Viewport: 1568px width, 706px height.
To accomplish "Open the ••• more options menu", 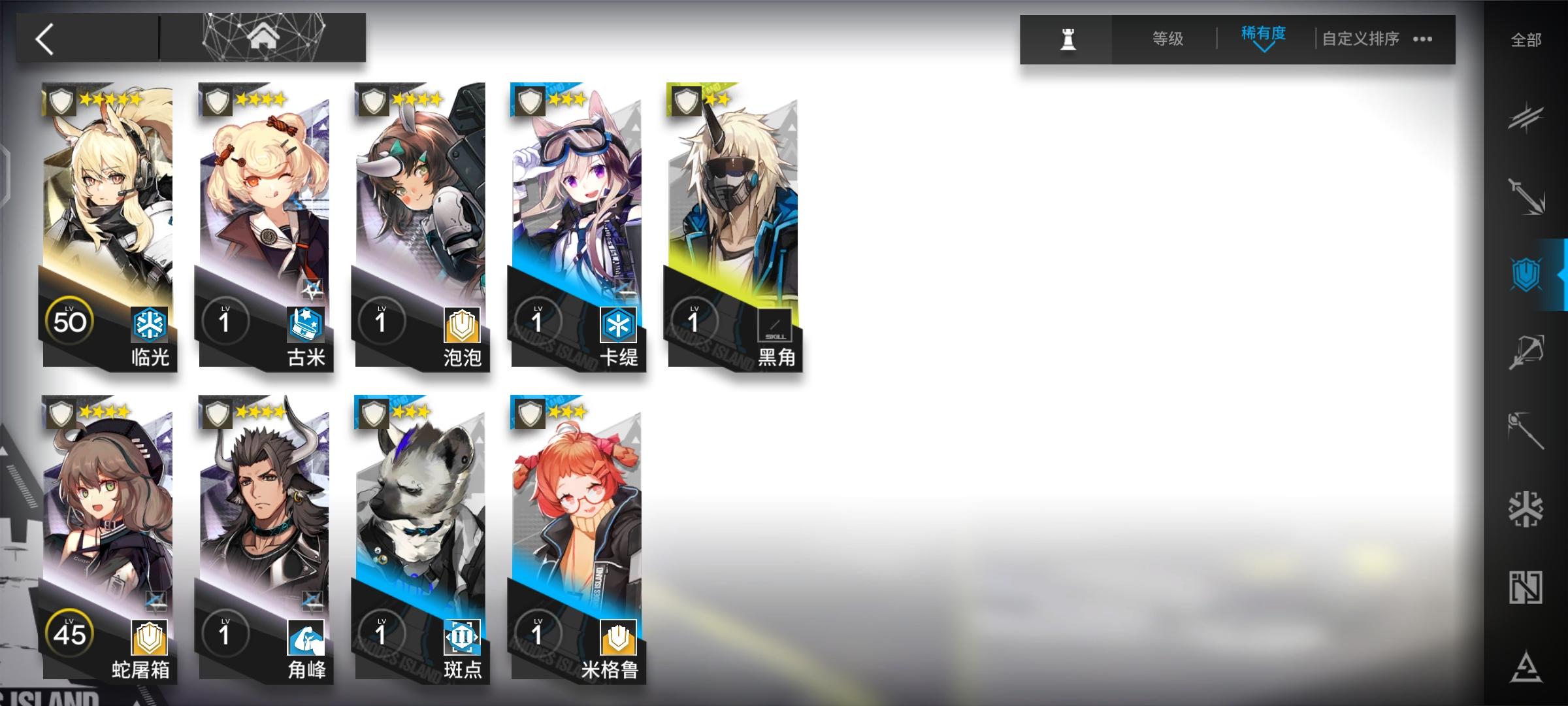I will pos(1419,41).
